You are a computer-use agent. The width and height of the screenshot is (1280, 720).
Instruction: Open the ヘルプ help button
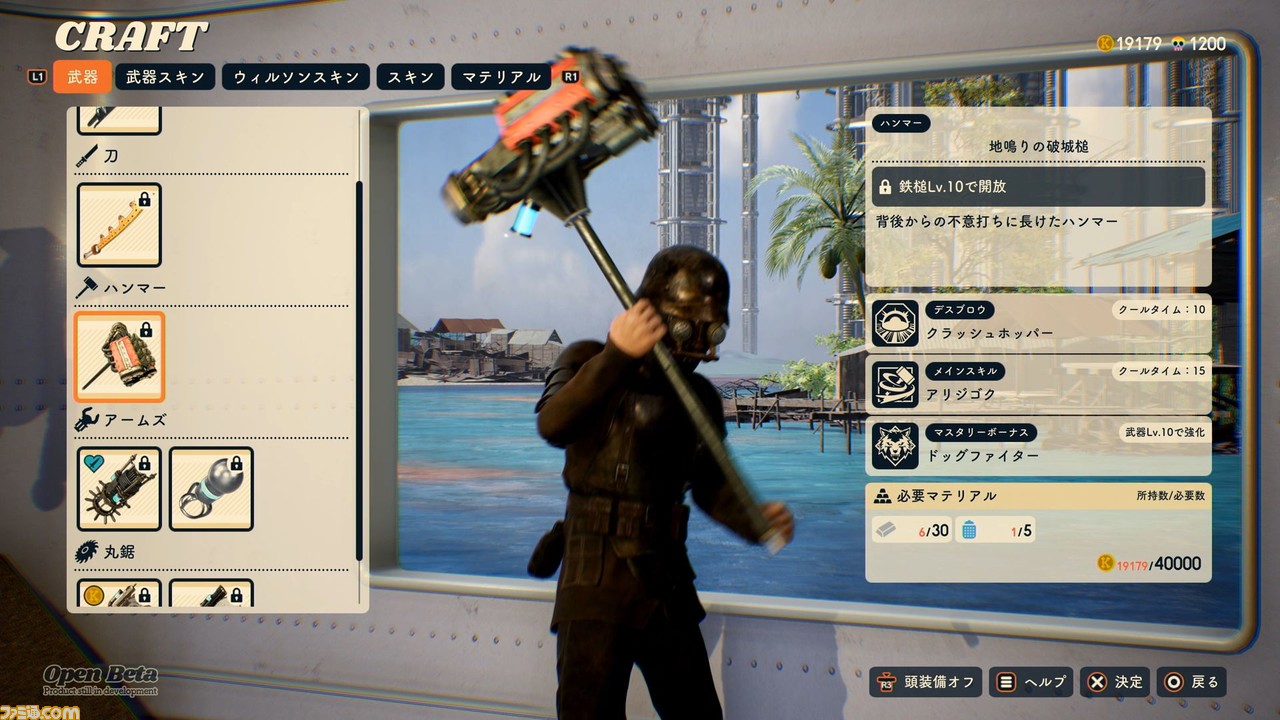(1031, 682)
